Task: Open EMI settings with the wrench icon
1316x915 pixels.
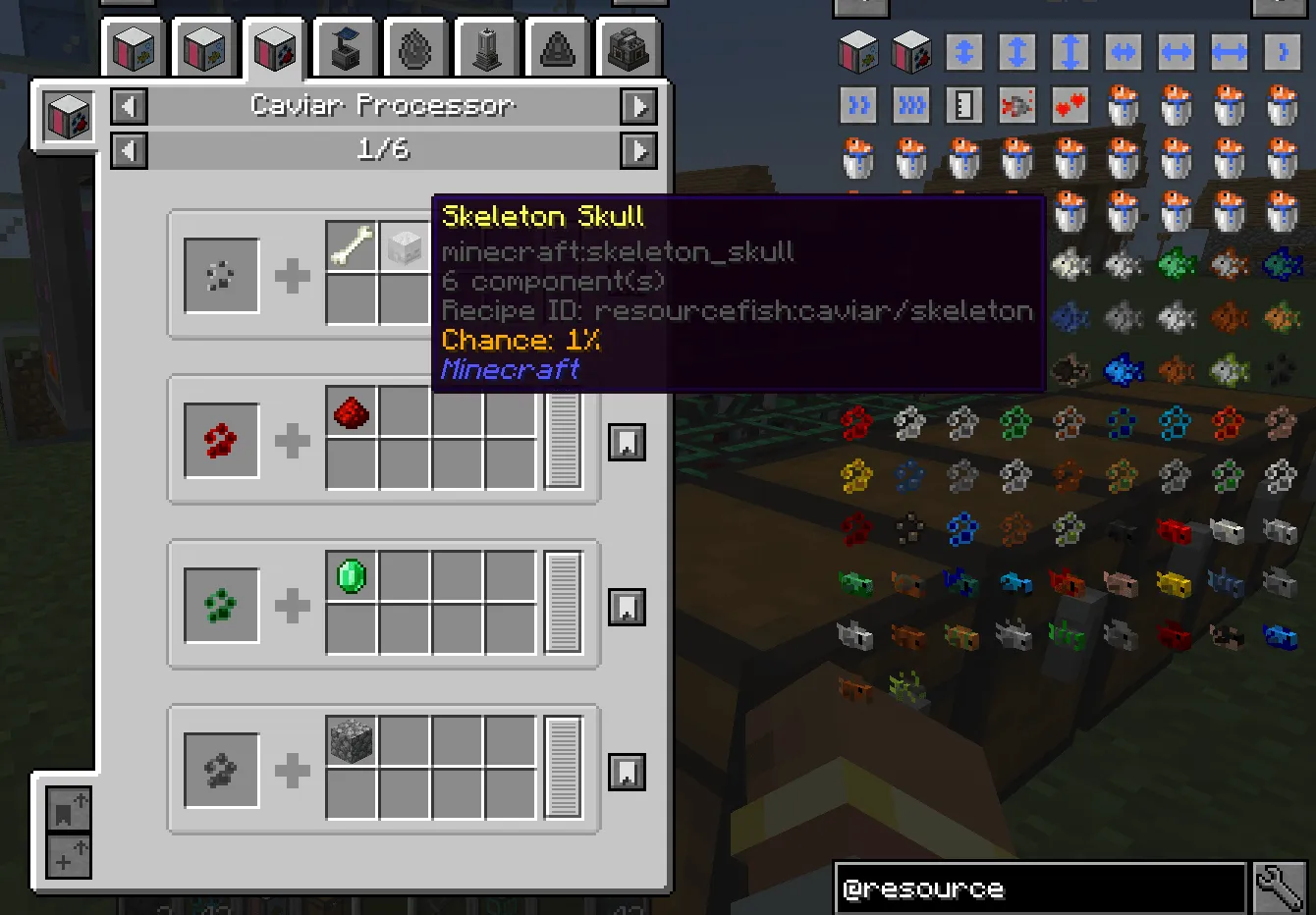Action: [x=1282, y=888]
